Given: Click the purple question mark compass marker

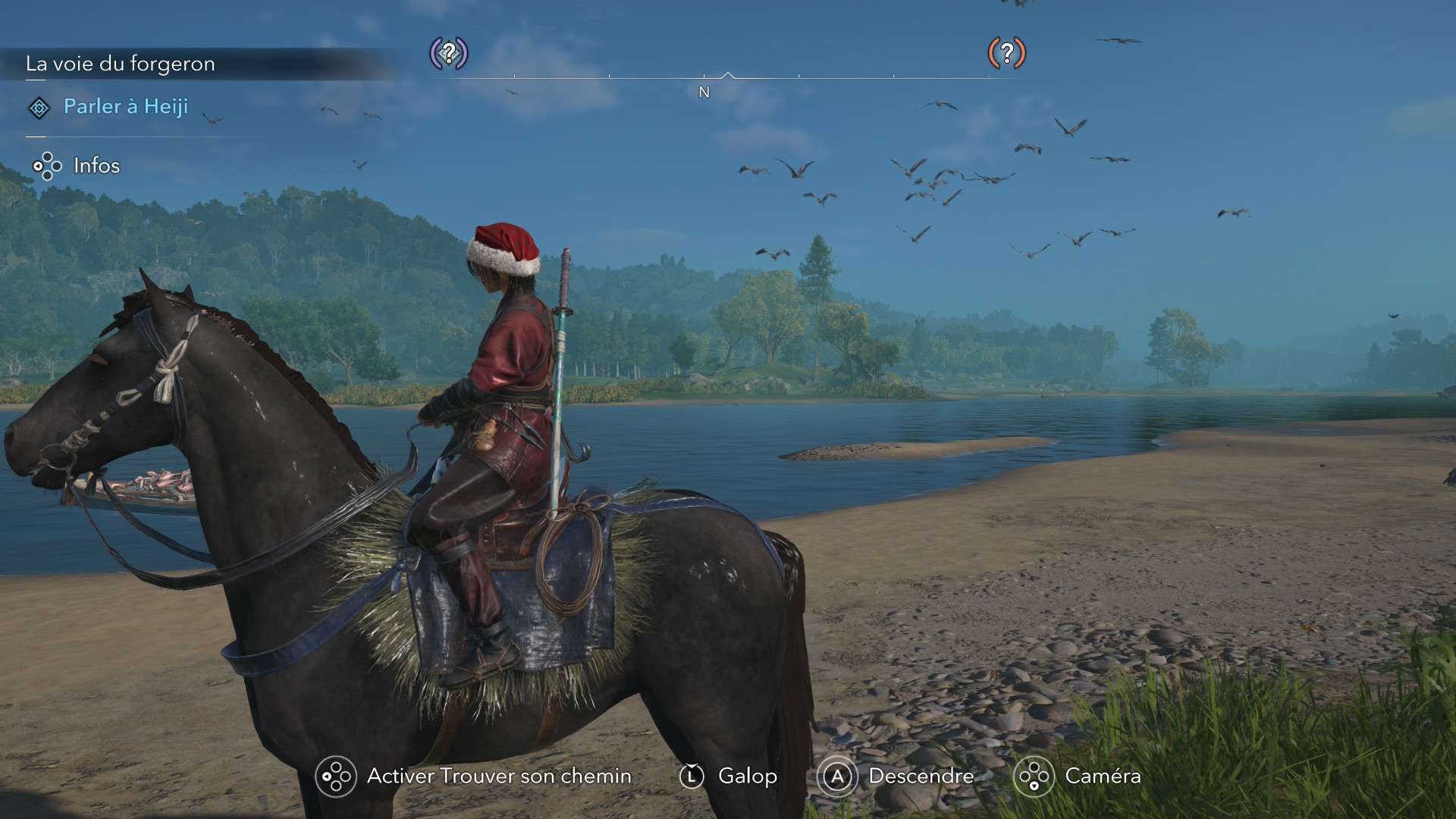Looking at the screenshot, I should 449,53.
